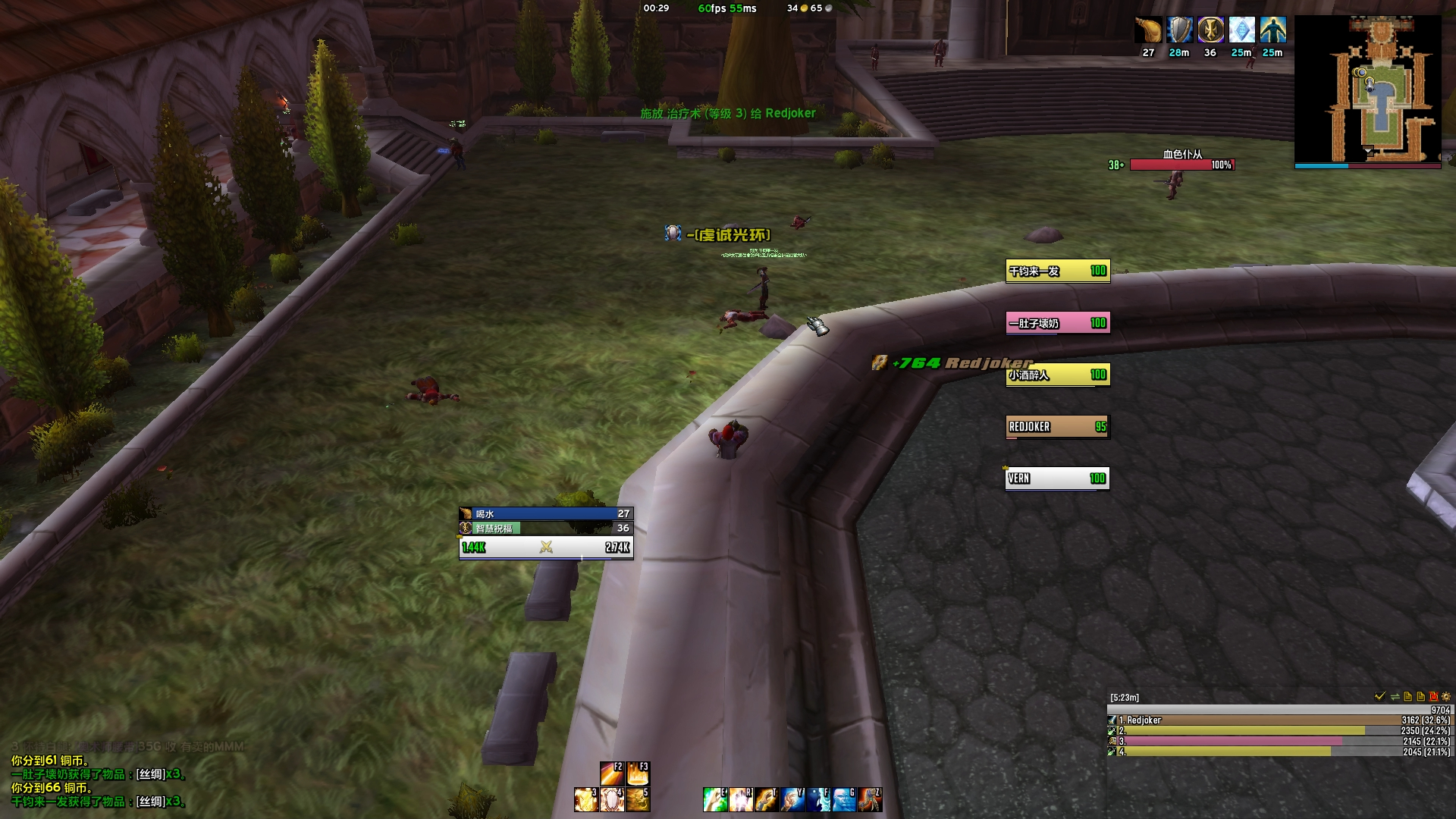1456x819 pixels.
Task: Select the blue diamond buff icon
Action: point(1241,30)
